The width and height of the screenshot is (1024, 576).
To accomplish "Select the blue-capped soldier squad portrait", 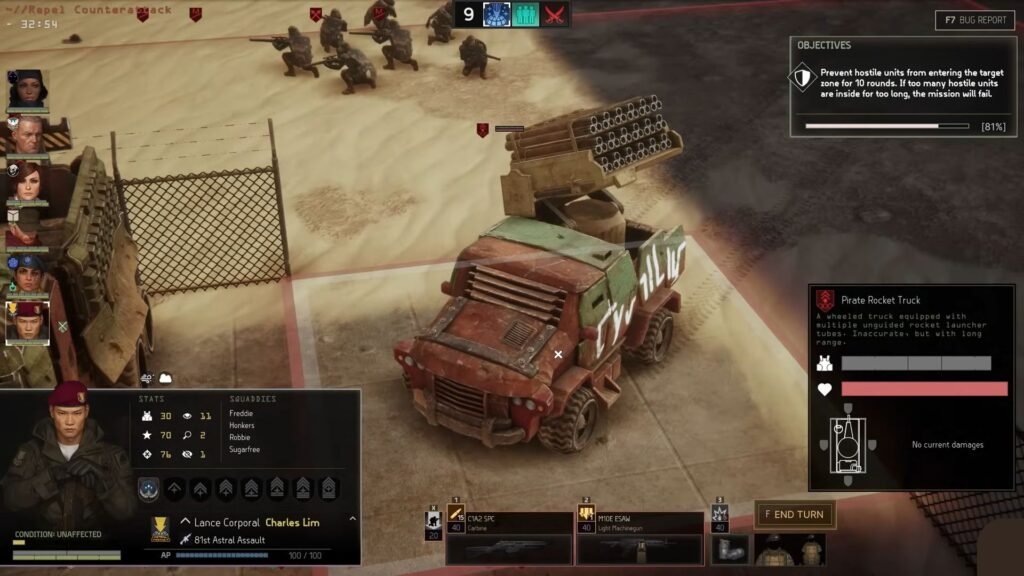I will point(27,273).
